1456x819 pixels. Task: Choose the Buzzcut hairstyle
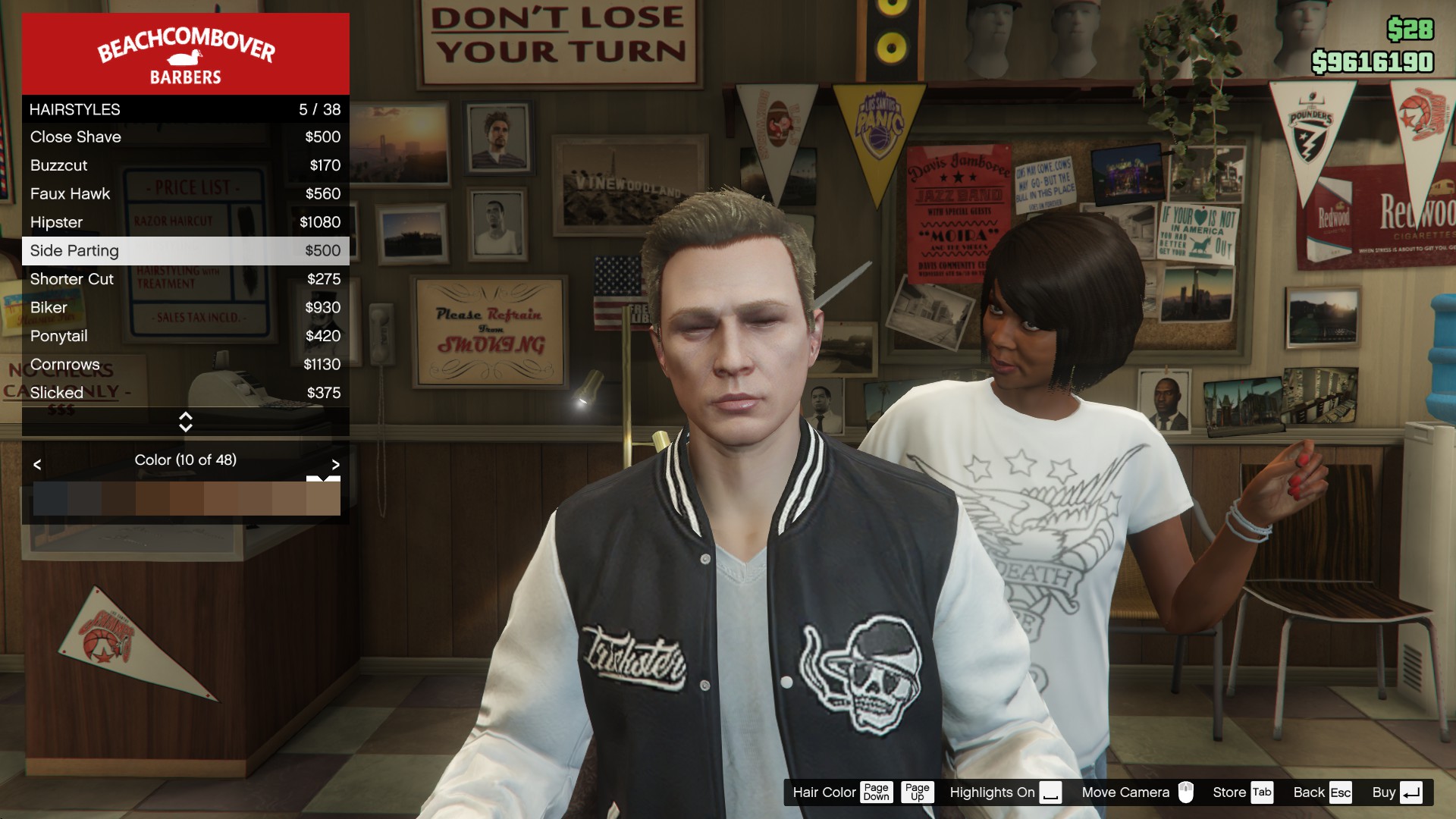point(185,165)
